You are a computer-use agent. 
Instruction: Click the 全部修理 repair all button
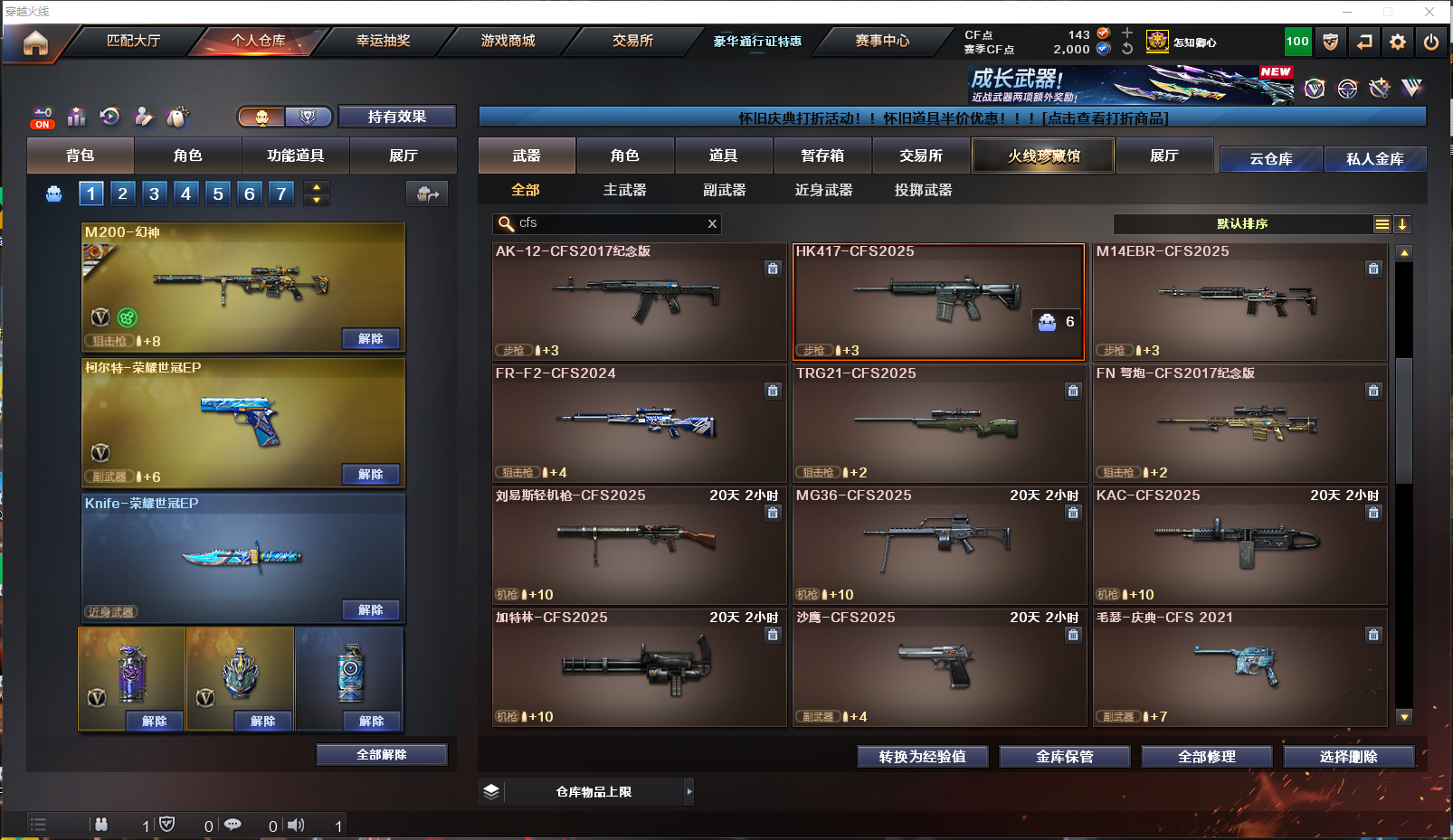(x=1206, y=757)
